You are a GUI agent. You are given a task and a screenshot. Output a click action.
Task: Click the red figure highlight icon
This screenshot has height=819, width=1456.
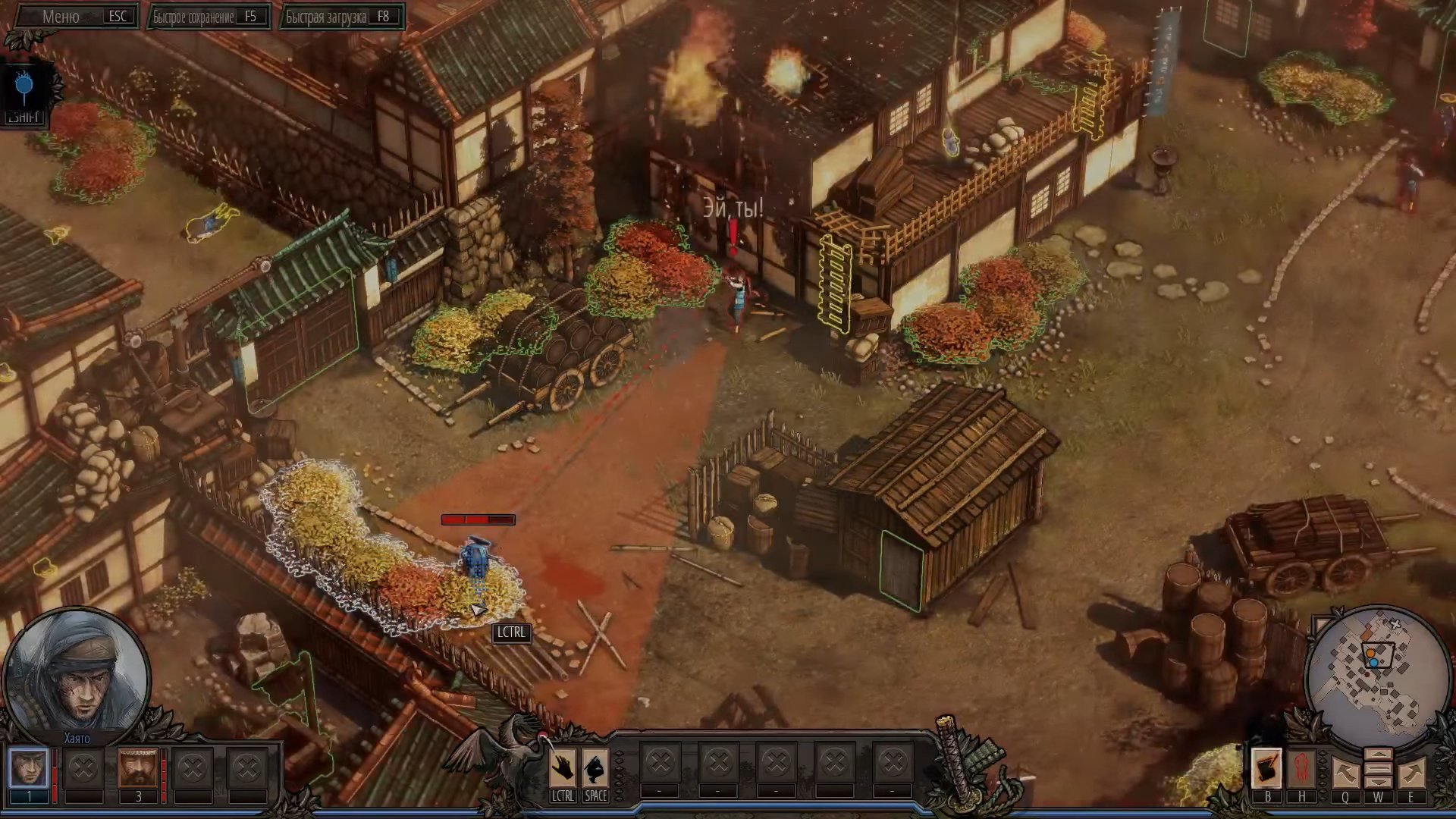point(1301,768)
